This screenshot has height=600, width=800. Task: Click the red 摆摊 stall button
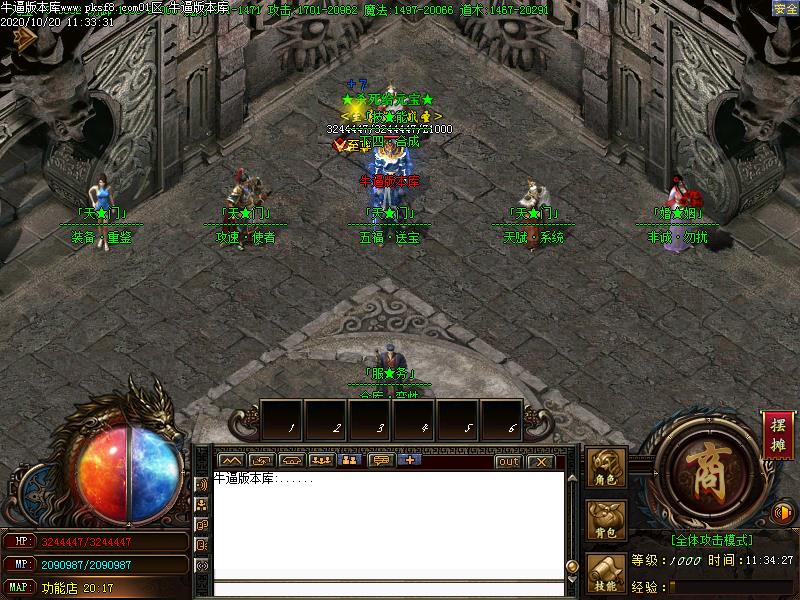tap(777, 434)
